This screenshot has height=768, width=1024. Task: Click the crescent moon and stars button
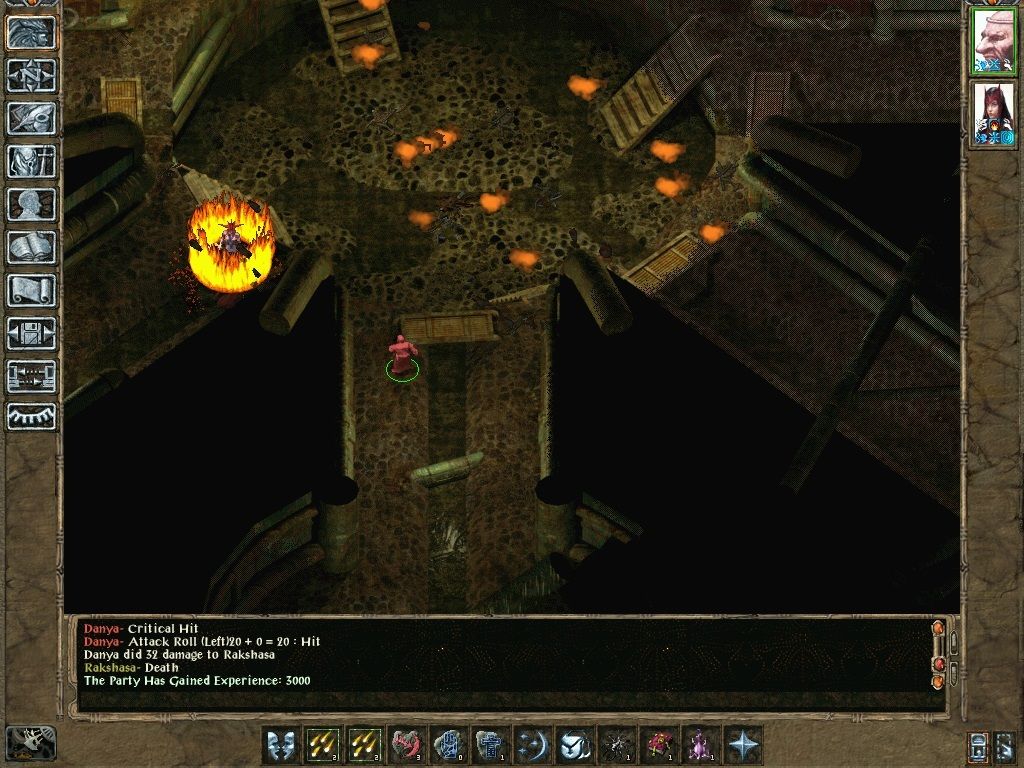pyautogui.click(x=533, y=745)
